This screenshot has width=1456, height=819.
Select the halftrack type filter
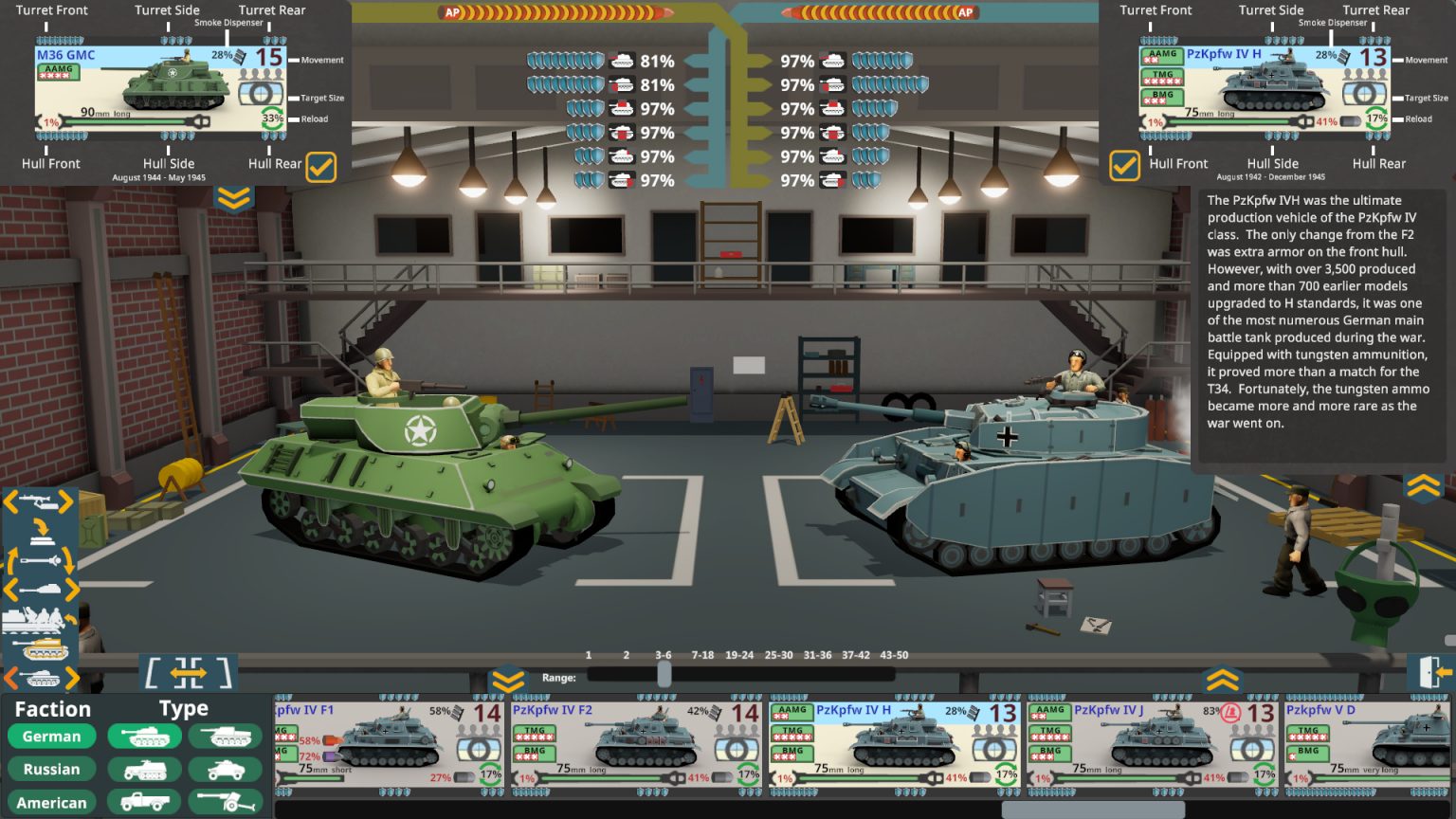(143, 769)
